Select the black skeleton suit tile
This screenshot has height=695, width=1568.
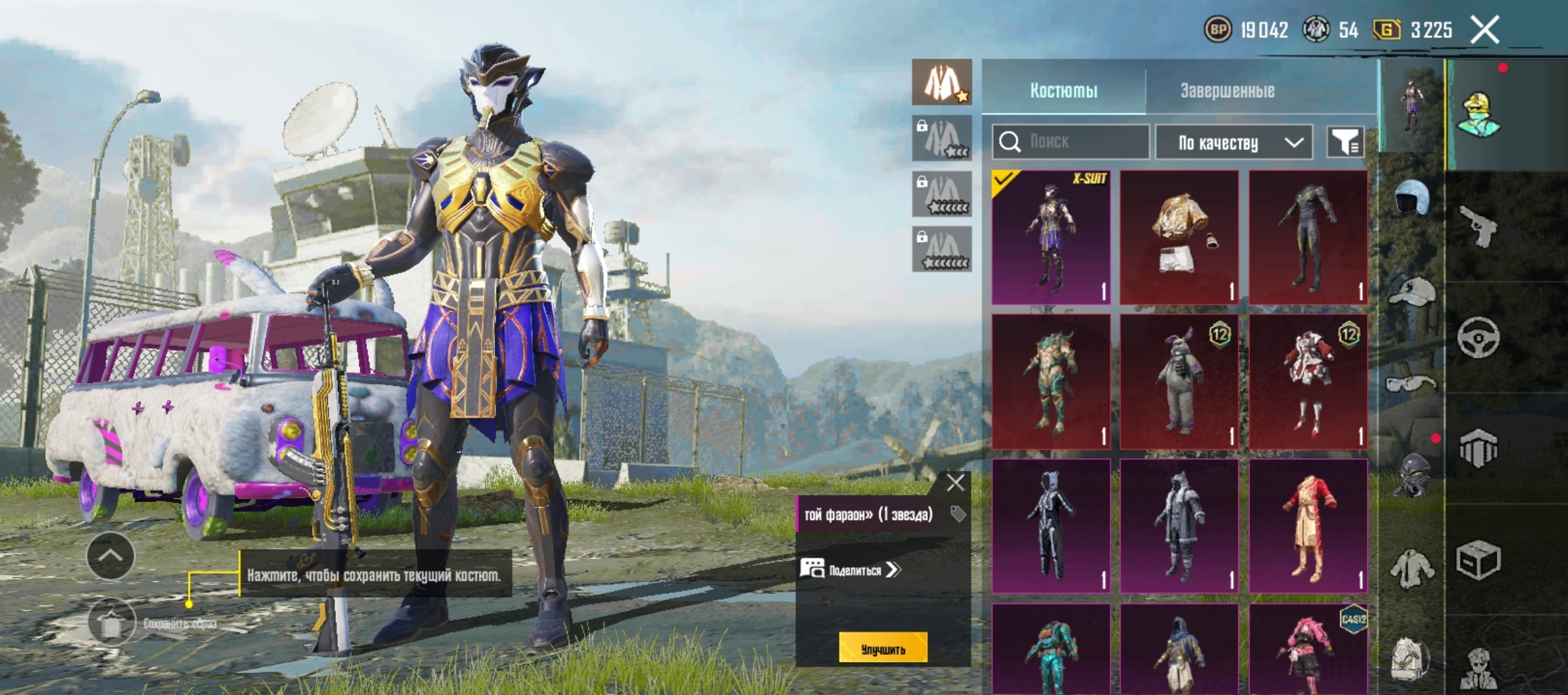tap(1051, 526)
